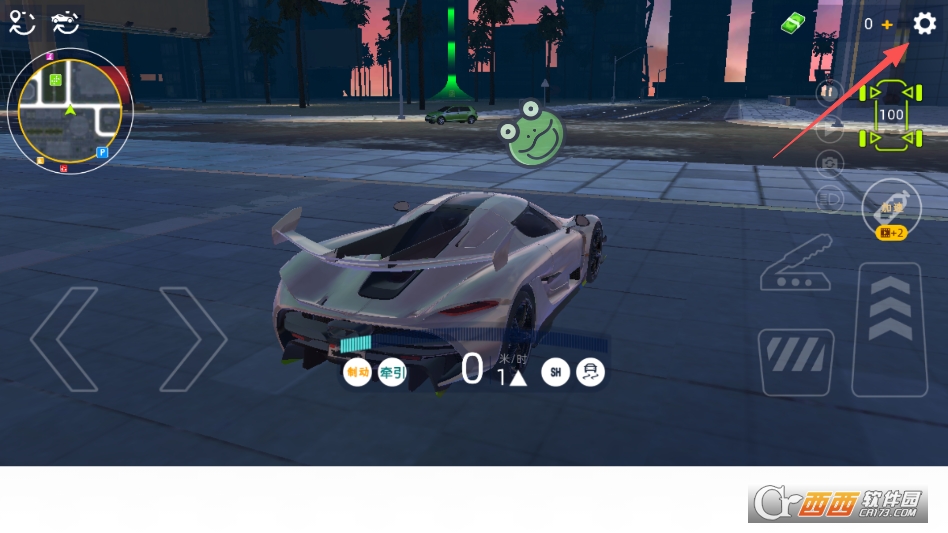The image size is (948, 533).
Task: Step on the brake pedal
Action: [x=796, y=362]
